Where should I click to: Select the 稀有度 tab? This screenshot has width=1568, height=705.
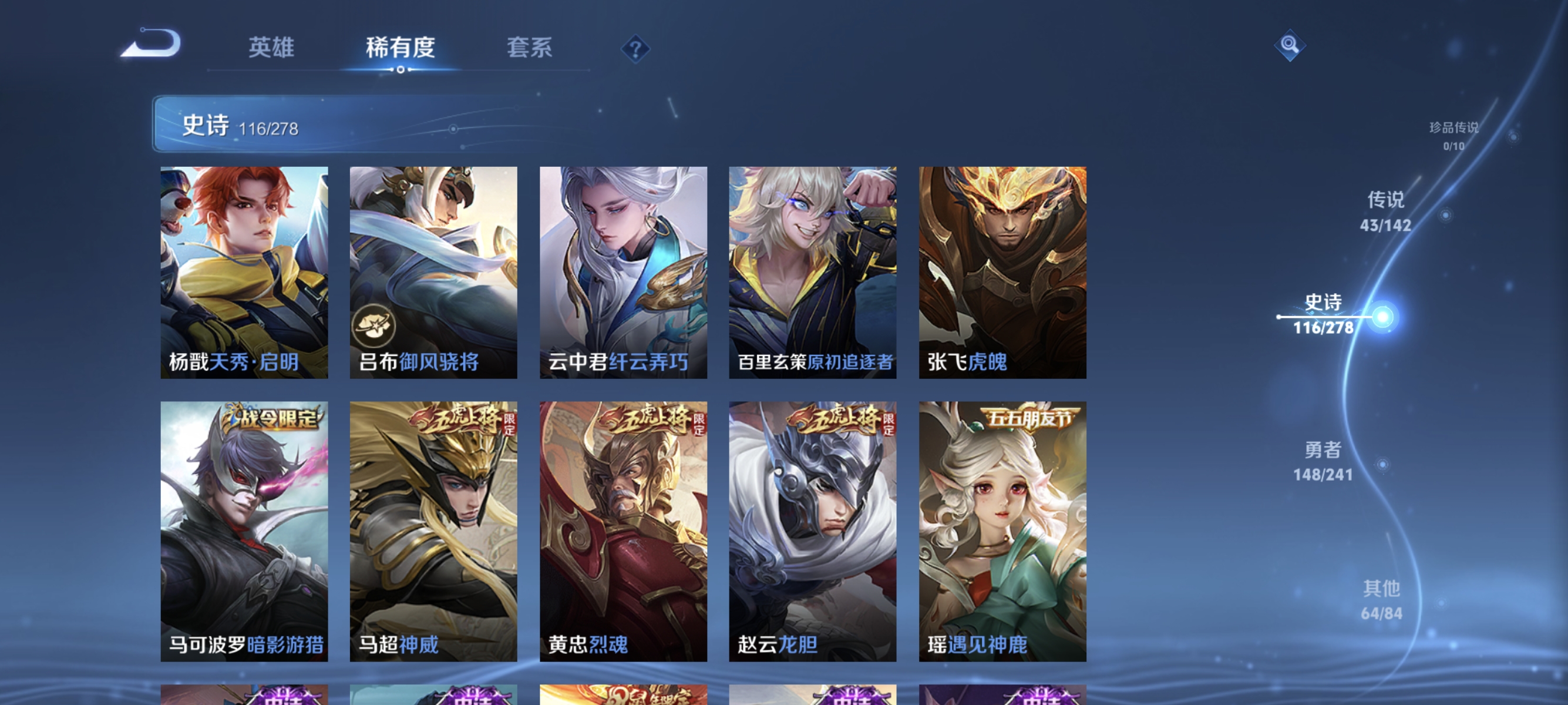coord(402,49)
